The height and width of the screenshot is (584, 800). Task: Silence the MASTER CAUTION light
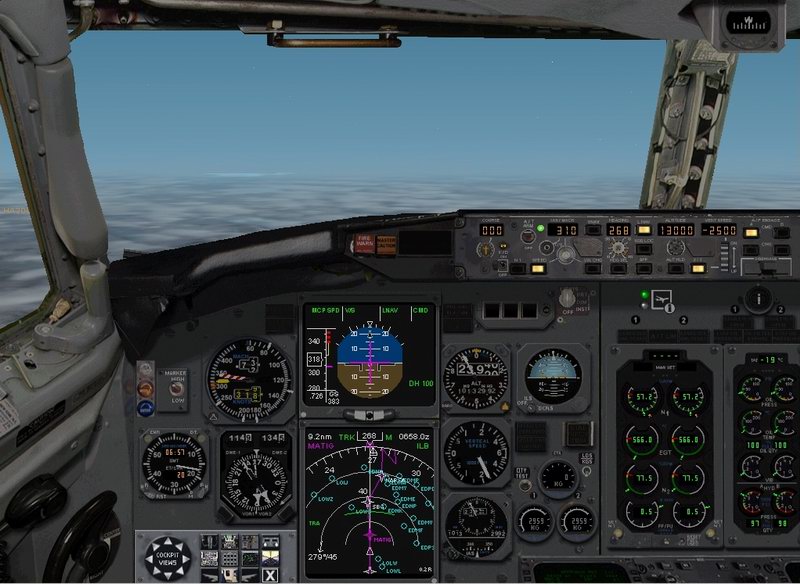(x=384, y=243)
